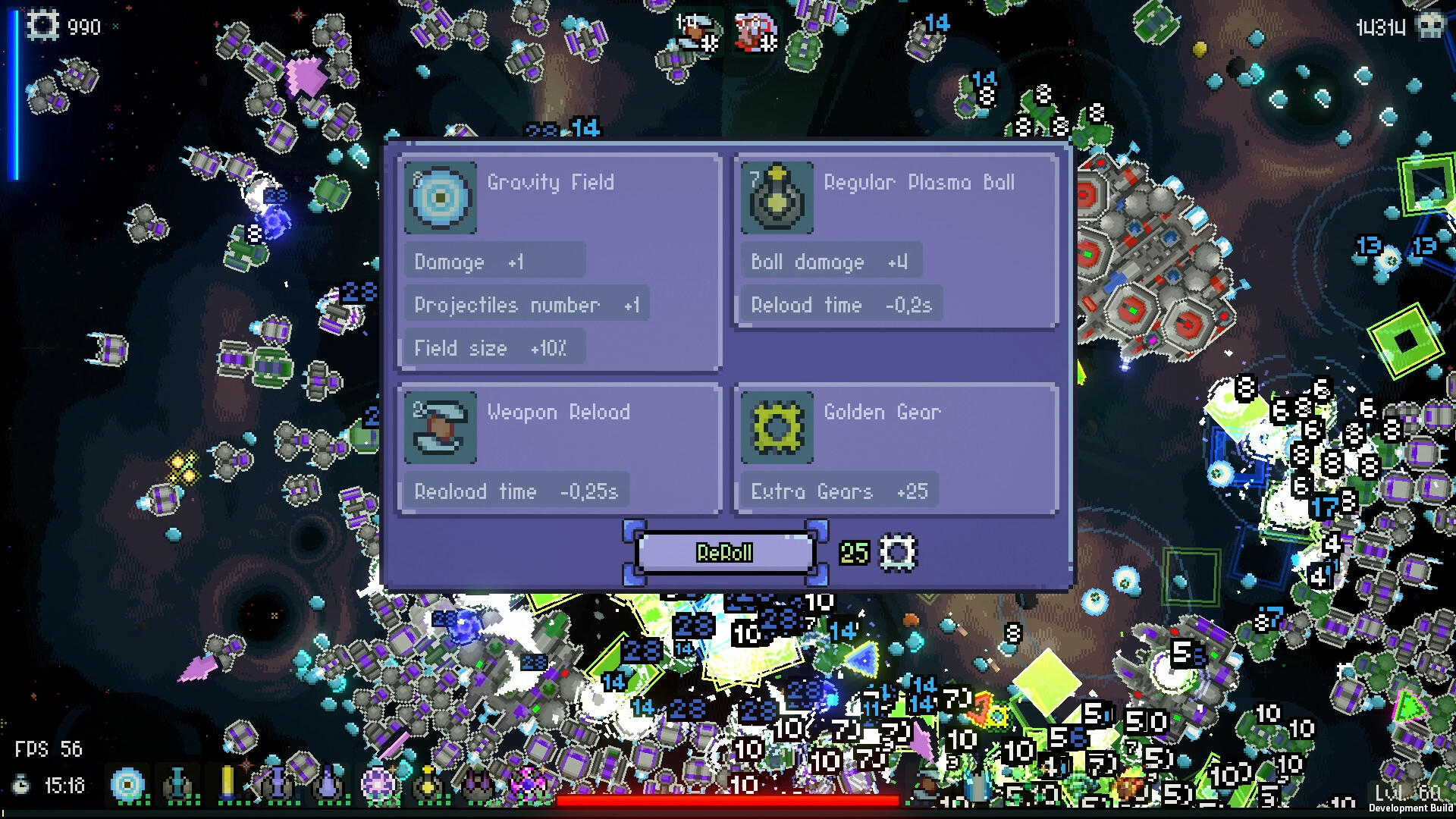
Task: Select the yellow beam weapon in the hotbar
Action: [227, 785]
